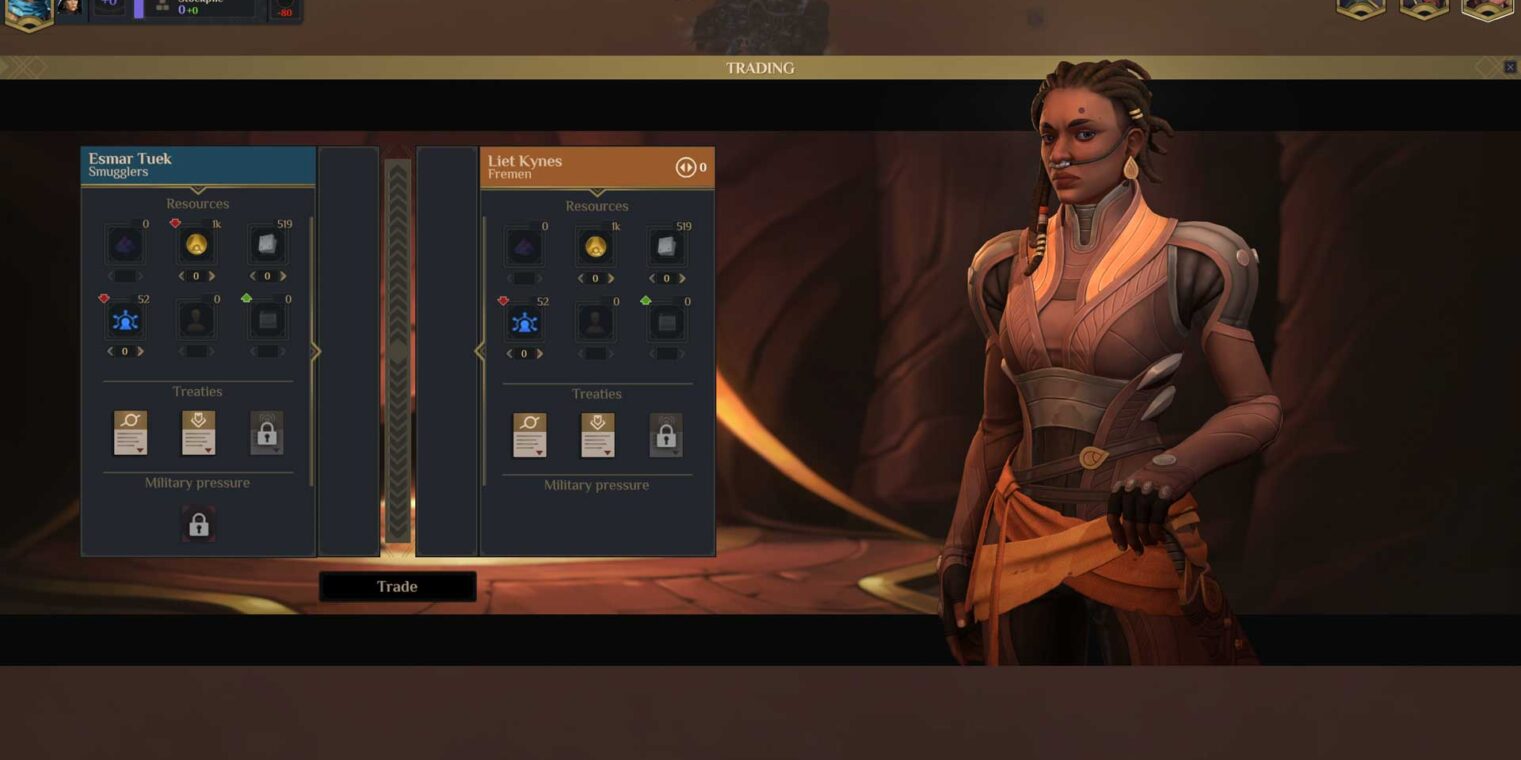Confirm the deal with the Trade button
The width and height of the screenshot is (1521, 760).
[x=397, y=587]
